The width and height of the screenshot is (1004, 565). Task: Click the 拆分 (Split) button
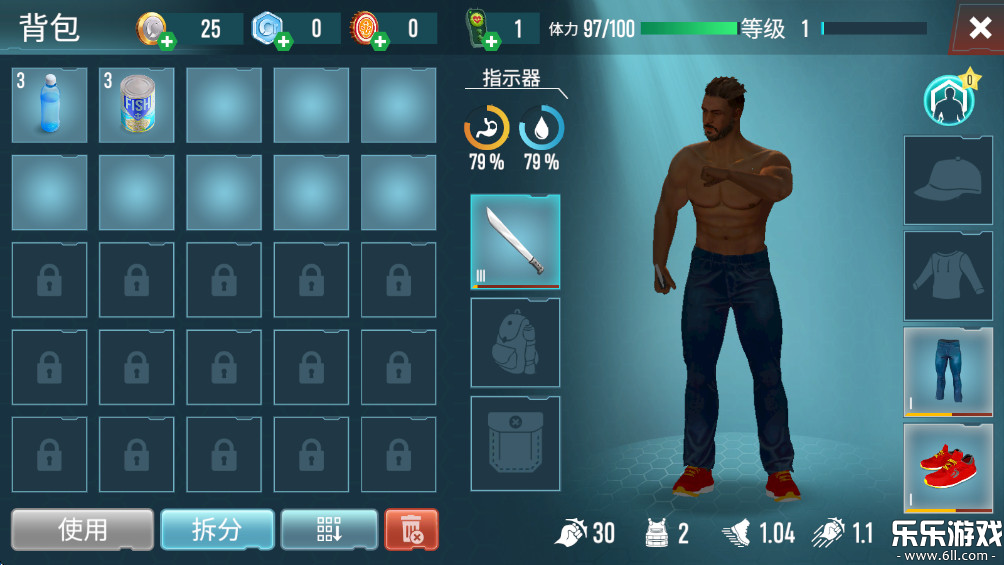217,529
